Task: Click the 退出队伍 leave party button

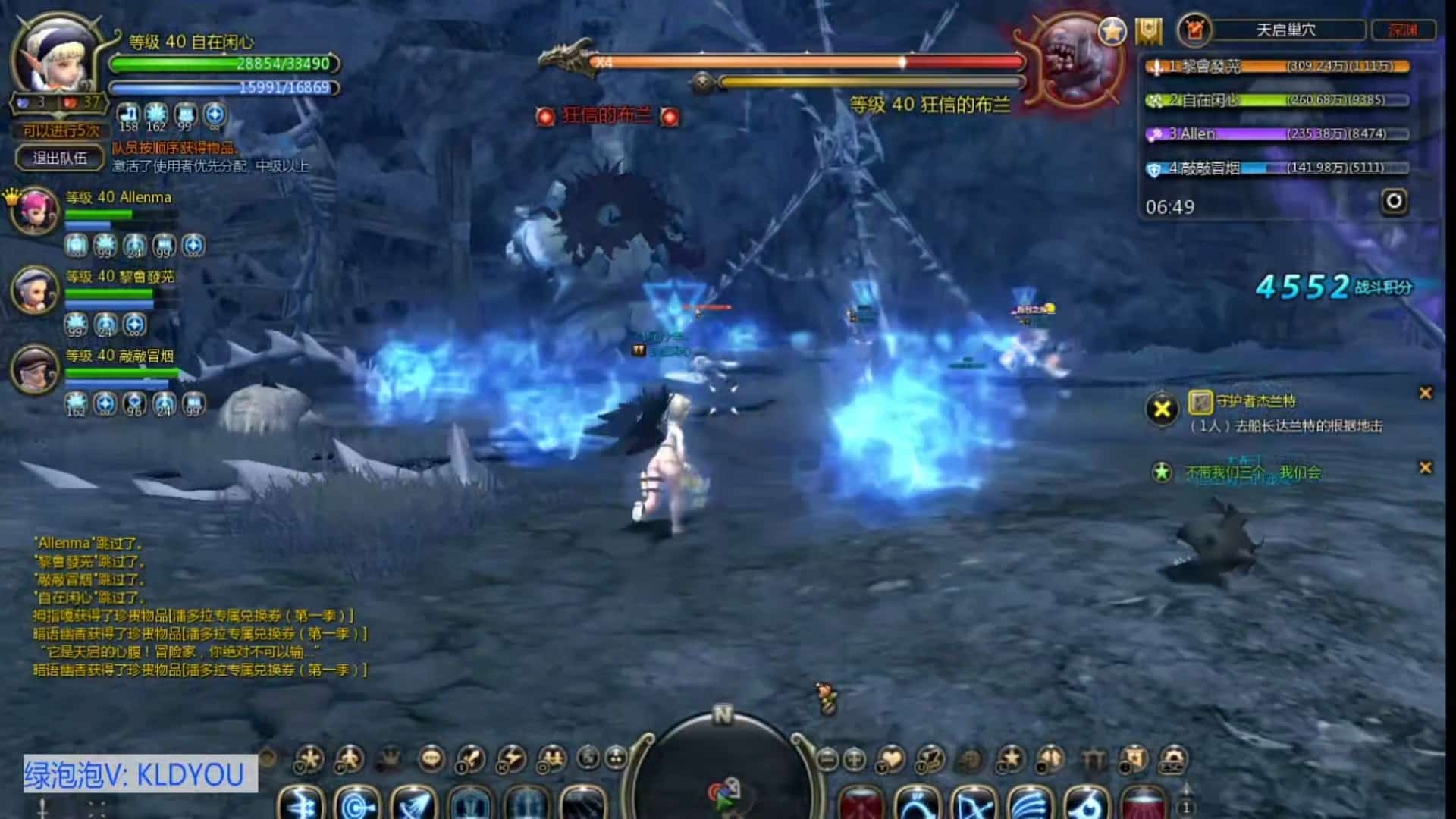Action: pyautogui.click(x=60, y=158)
